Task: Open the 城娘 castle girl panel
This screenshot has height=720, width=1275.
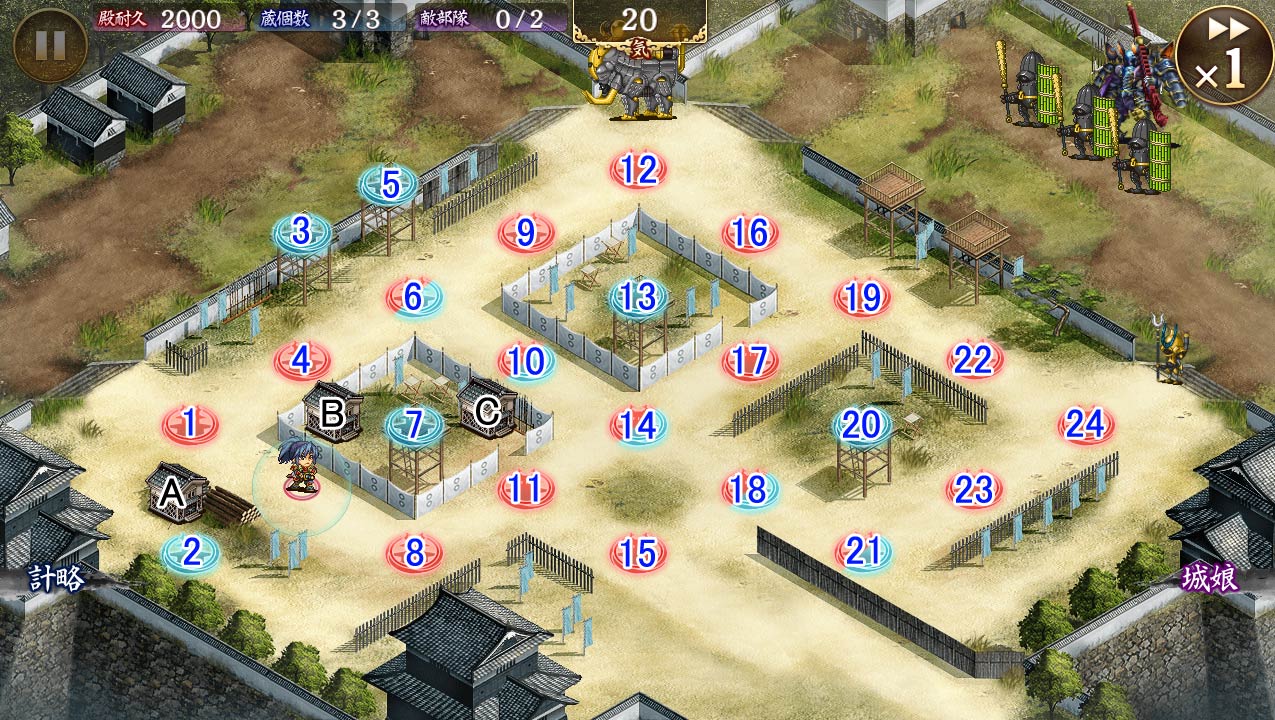Action: (1210, 578)
